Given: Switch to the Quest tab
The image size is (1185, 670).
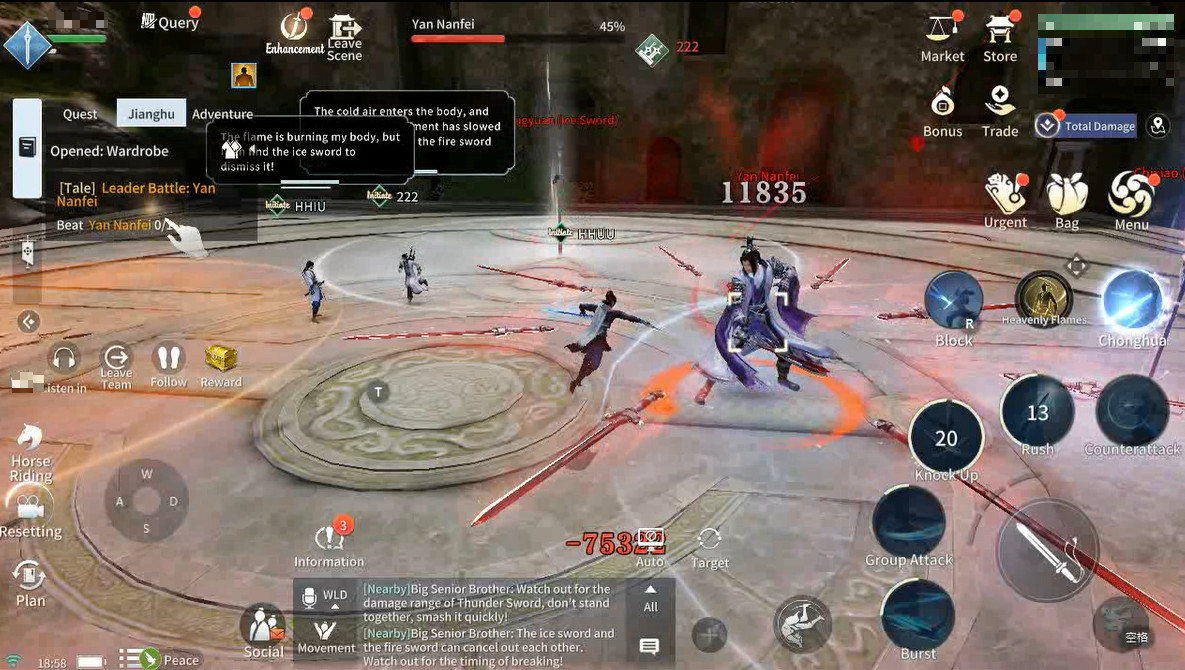Looking at the screenshot, I should click(x=80, y=114).
